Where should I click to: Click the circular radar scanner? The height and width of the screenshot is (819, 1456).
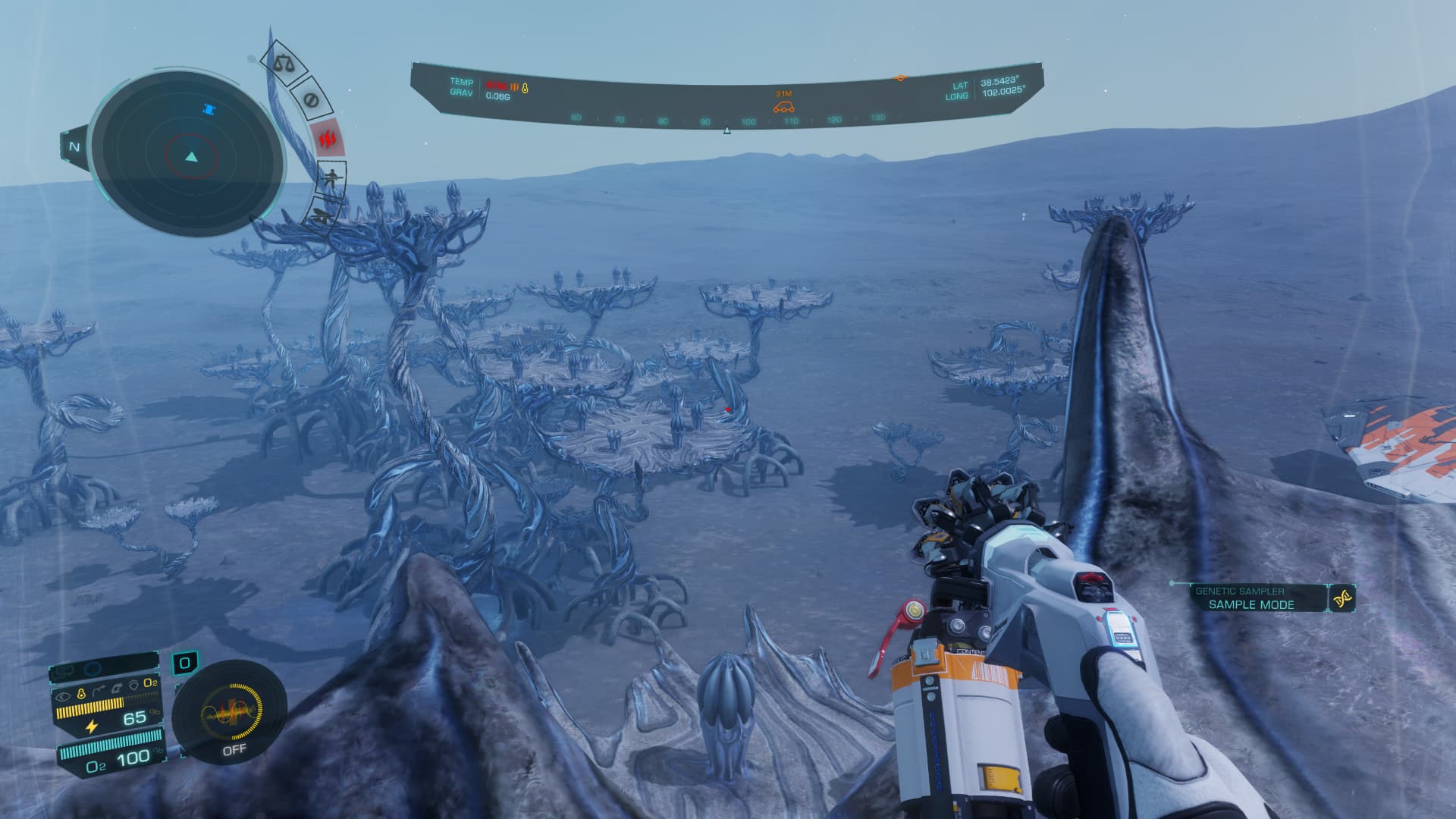(x=187, y=158)
